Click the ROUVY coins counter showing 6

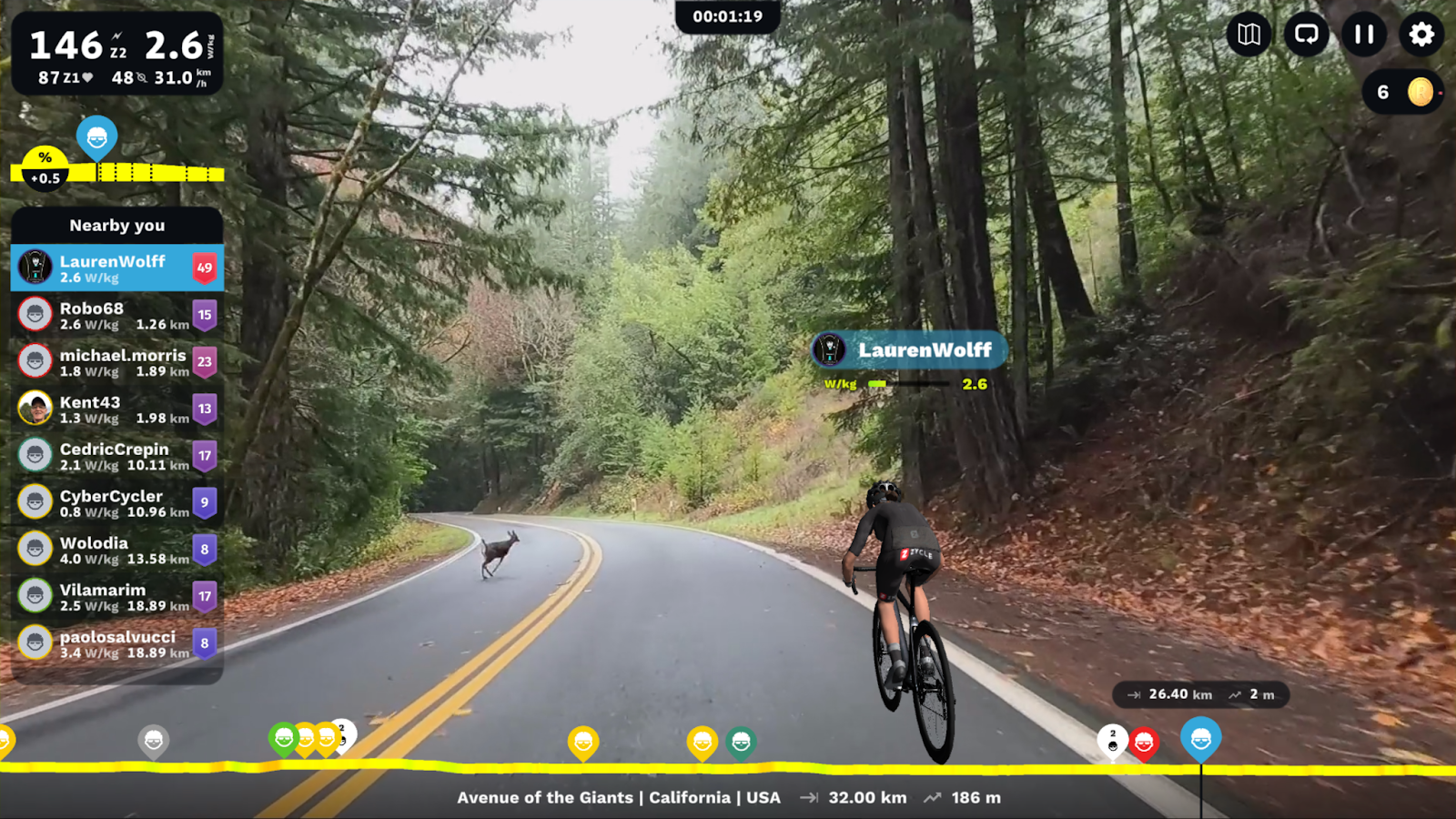point(1401,93)
